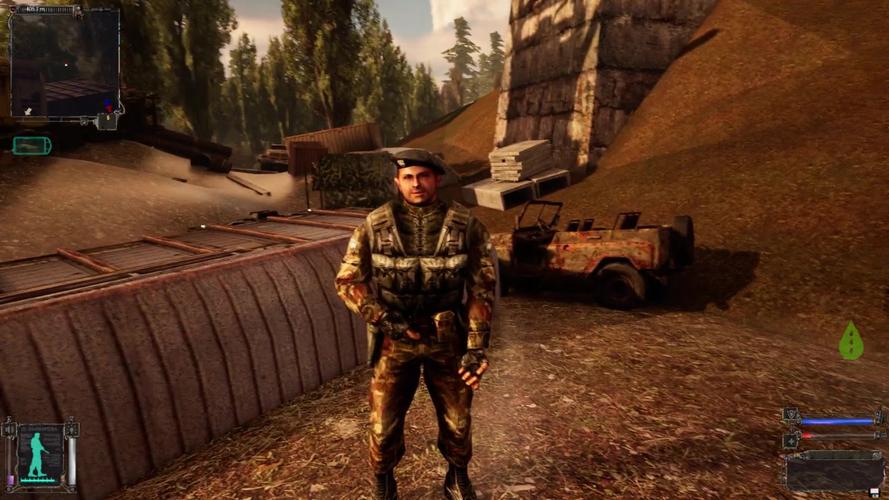Click the teal battery indicator icon
Viewport: 889px width, 500px height.
coord(31,145)
